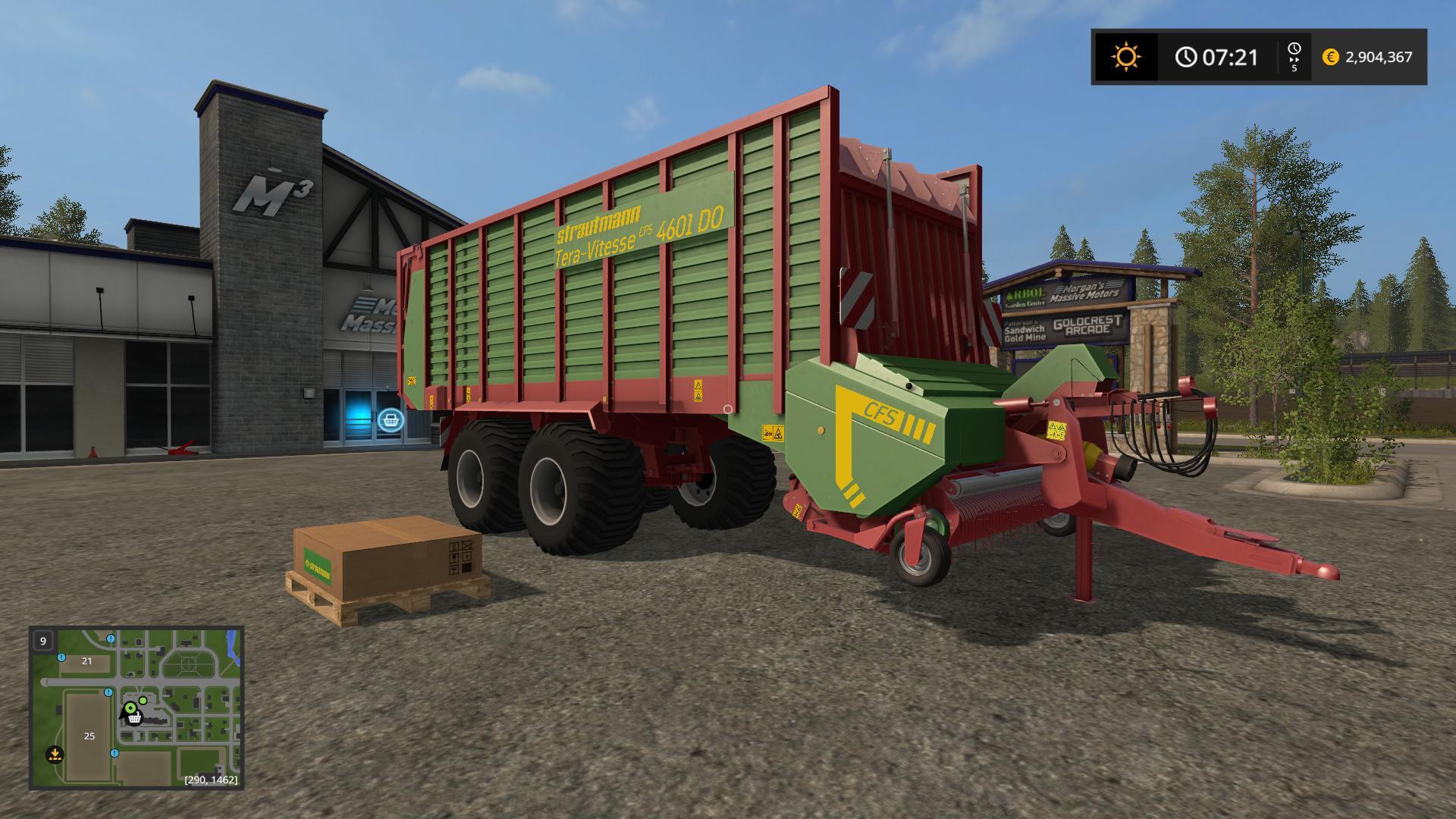Click the timescale icon showing 5
Screen dimensions: 1456x819
click(x=1294, y=57)
